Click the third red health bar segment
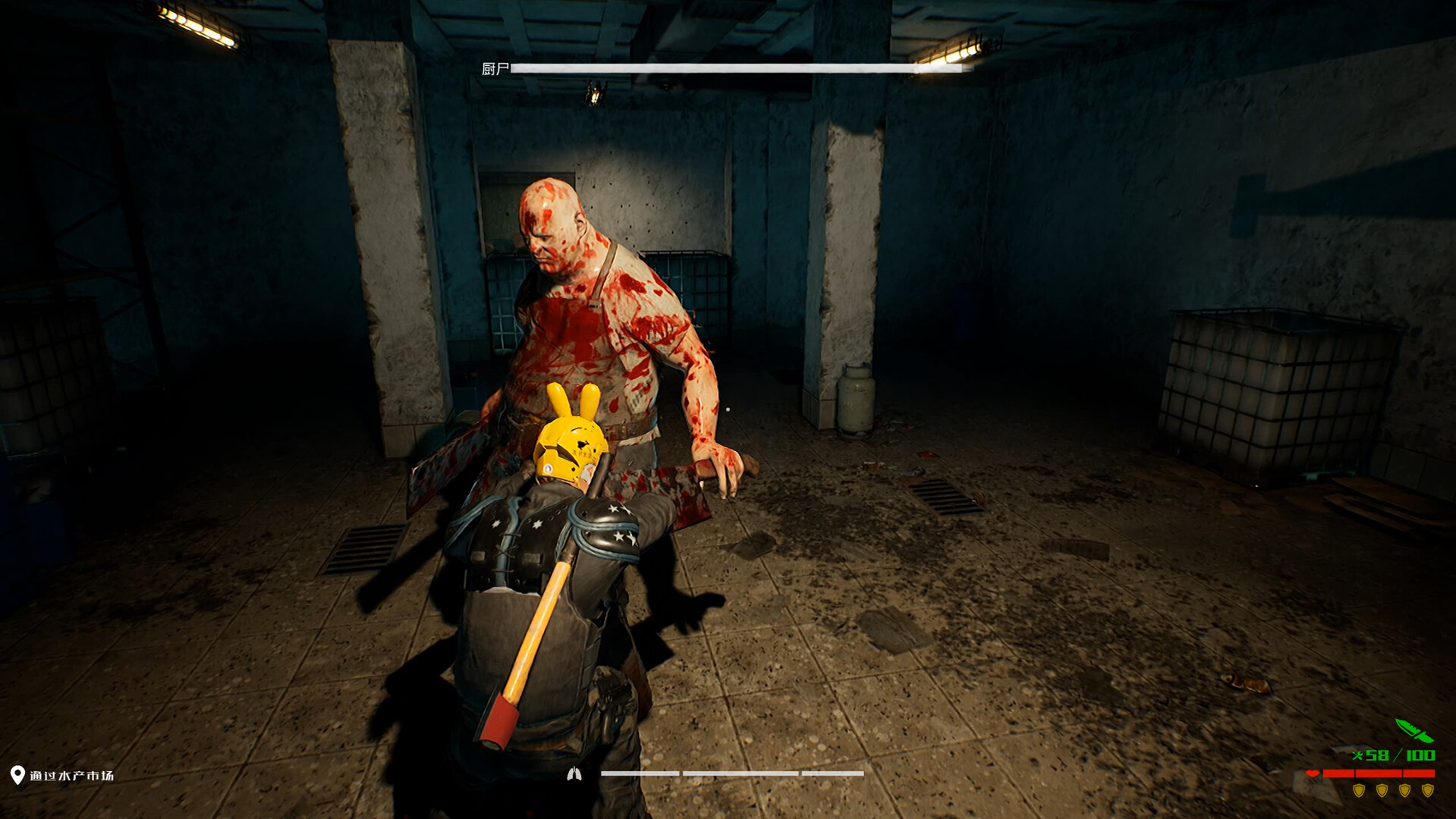Viewport: 1456px width, 819px height. tap(1419, 773)
